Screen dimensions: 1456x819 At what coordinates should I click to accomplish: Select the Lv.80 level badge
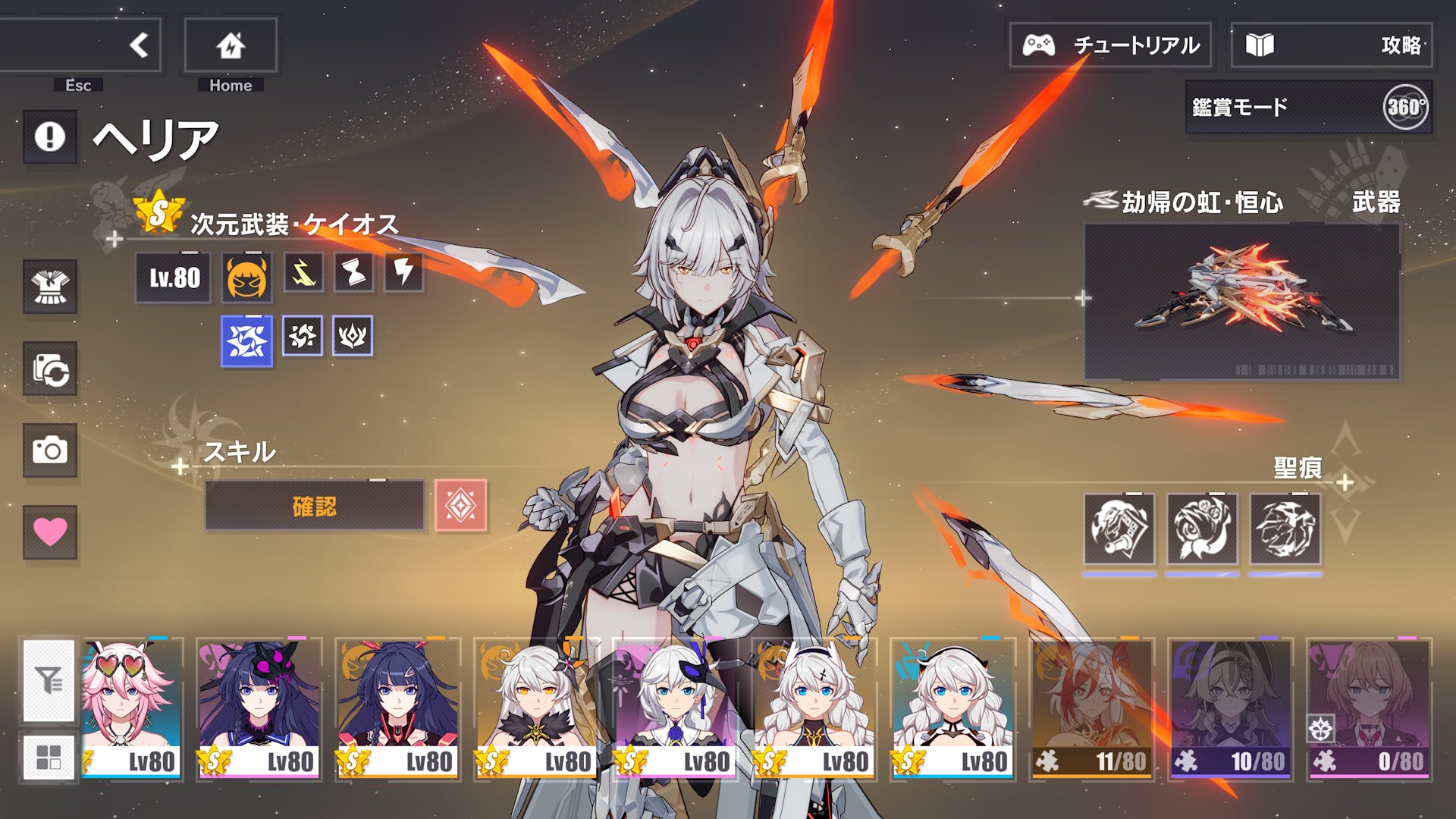[x=174, y=278]
